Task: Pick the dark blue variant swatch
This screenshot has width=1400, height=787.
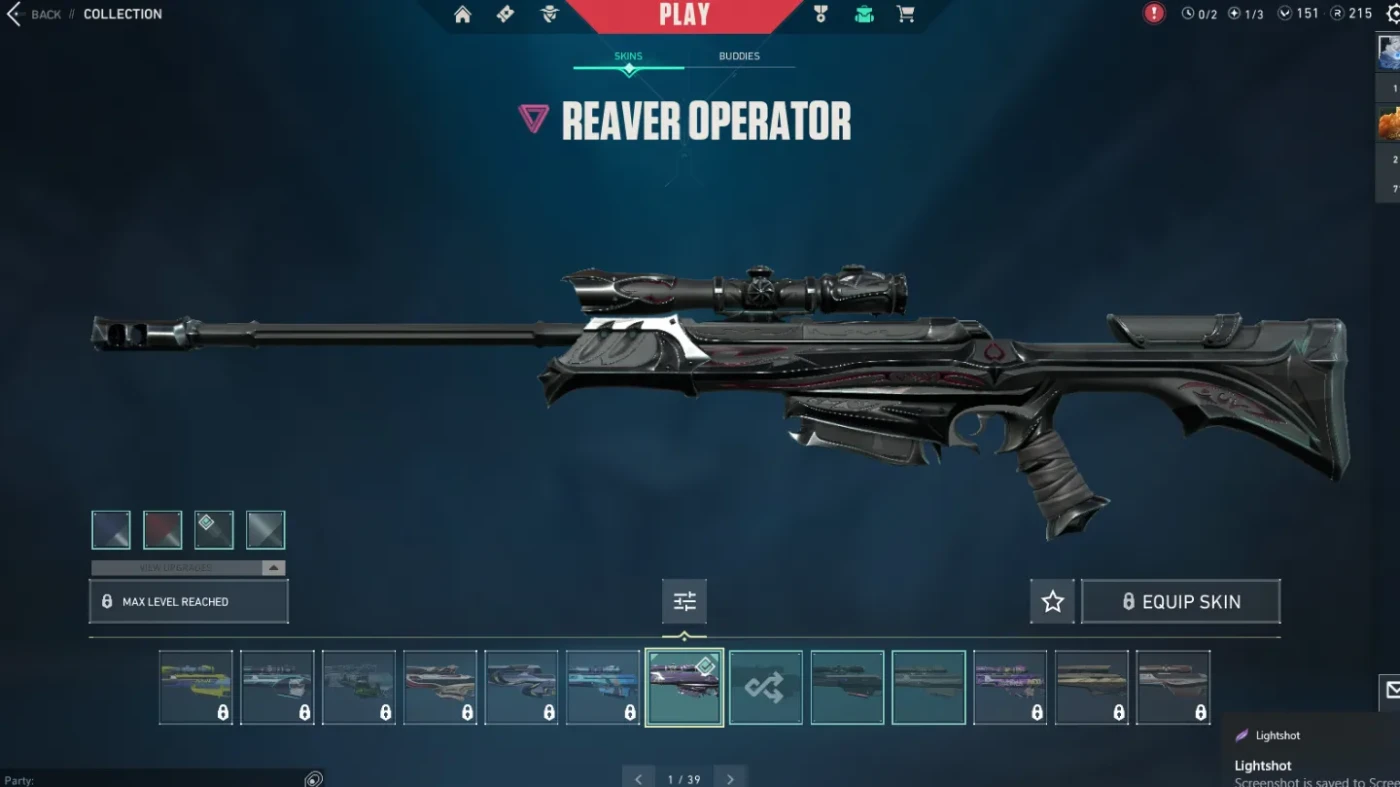Action: [x=111, y=530]
